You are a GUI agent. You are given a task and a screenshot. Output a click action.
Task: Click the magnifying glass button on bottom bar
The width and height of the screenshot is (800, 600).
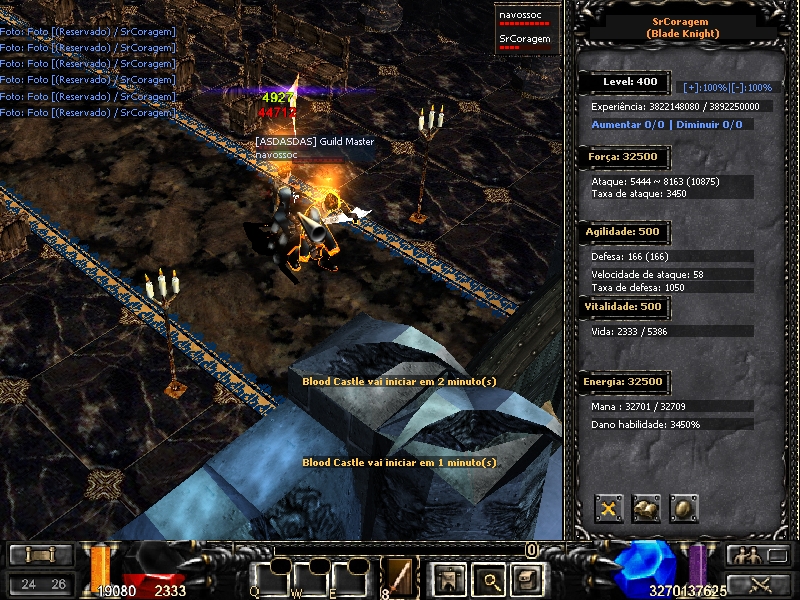click(x=487, y=577)
